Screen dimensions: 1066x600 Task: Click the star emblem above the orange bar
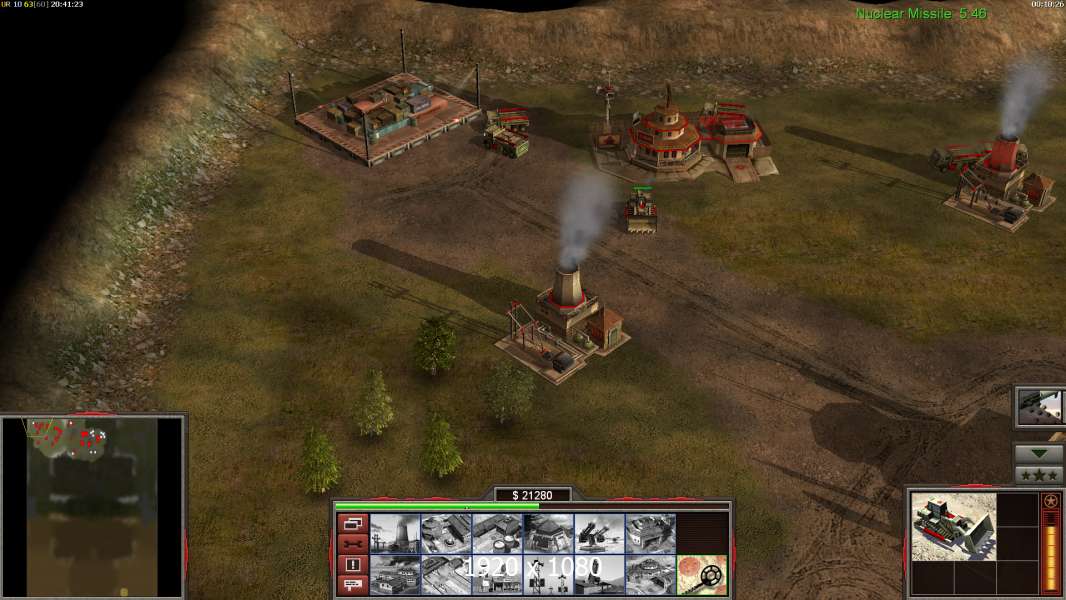click(x=1051, y=501)
